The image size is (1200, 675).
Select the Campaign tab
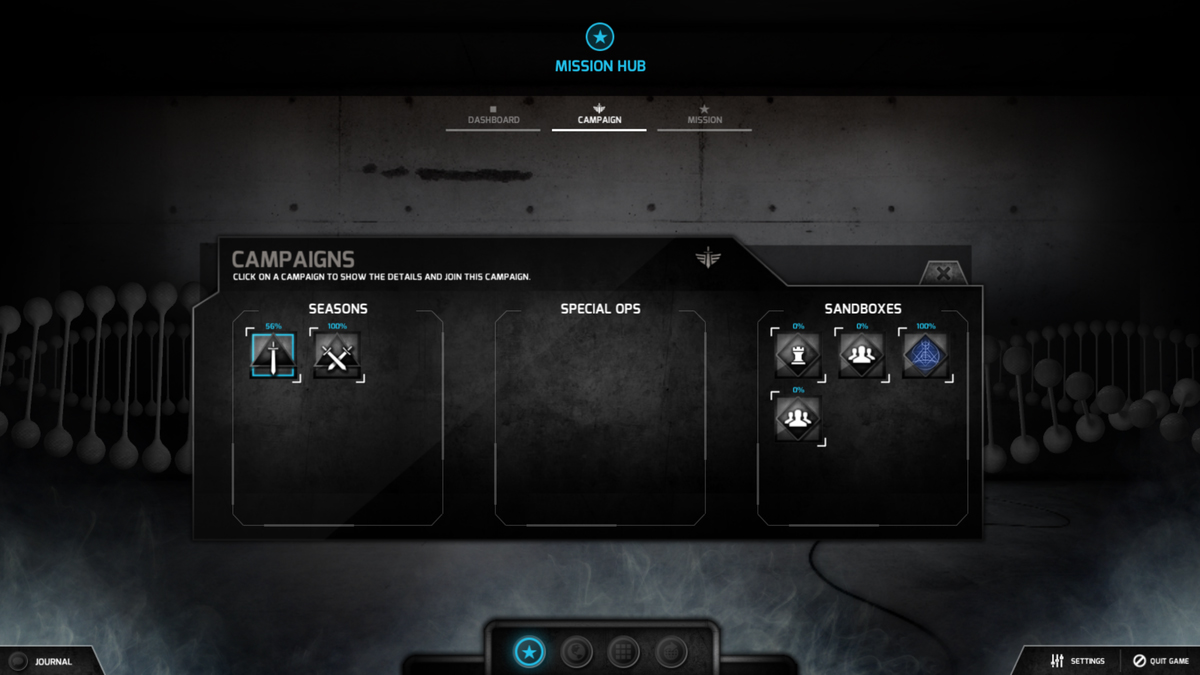point(599,116)
